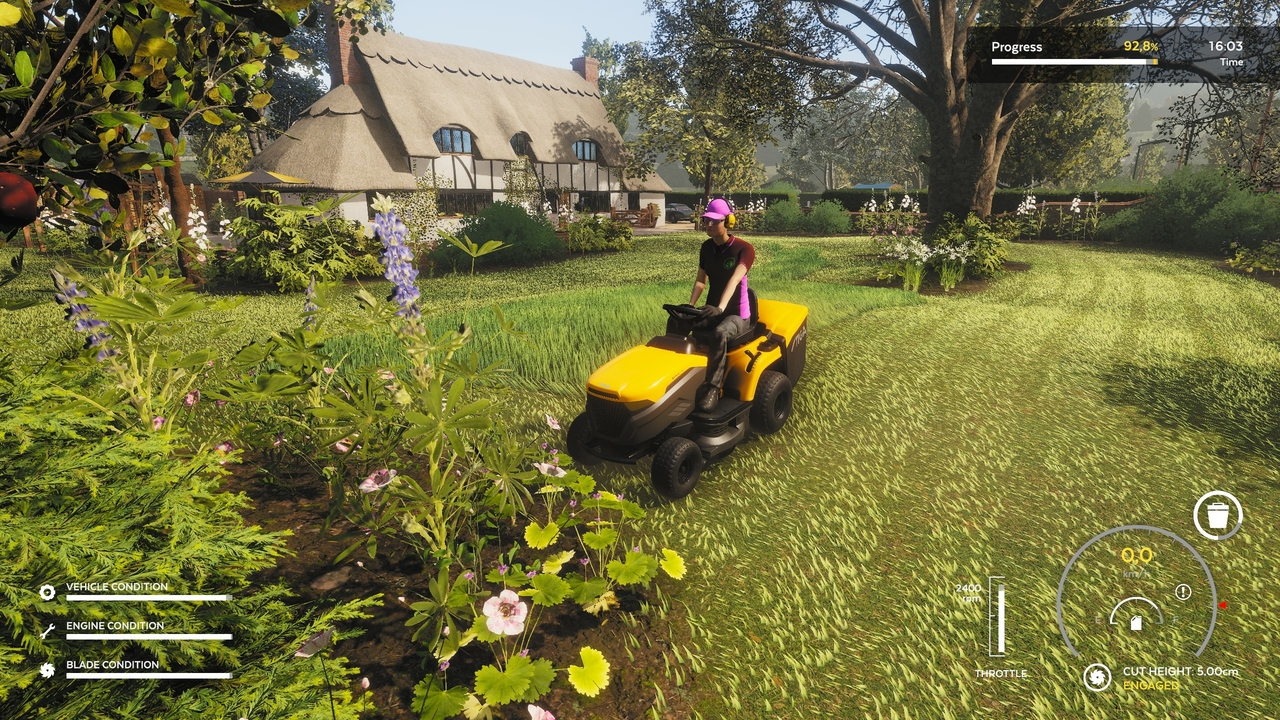Click the throttle gauge bar
The height and width of the screenshot is (720, 1280).
tap(997, 616)
